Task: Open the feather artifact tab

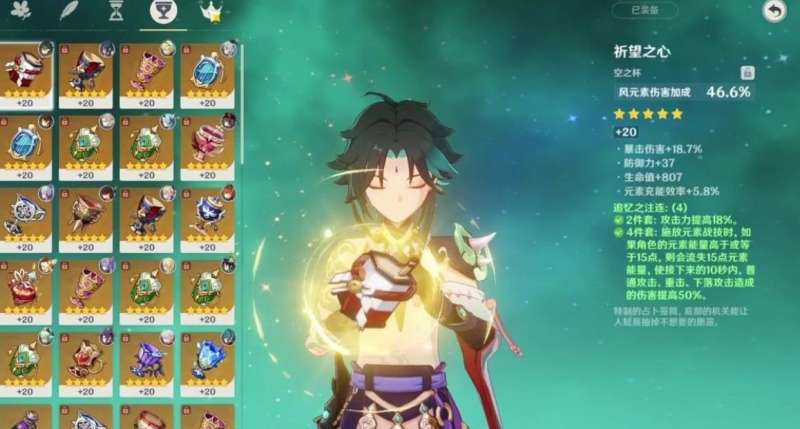Action: (x=69, y=12)
